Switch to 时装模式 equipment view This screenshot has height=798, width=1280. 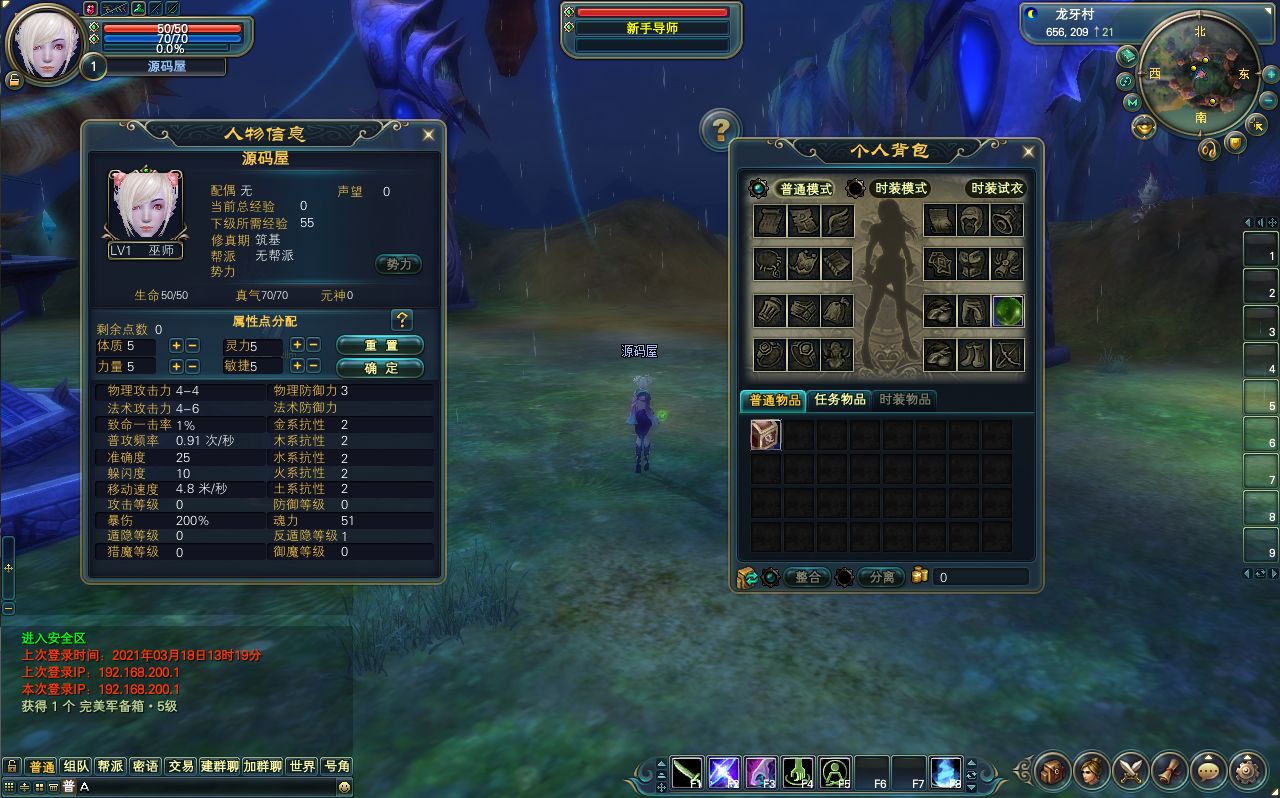pyautogui.click(x=900, y=189)
